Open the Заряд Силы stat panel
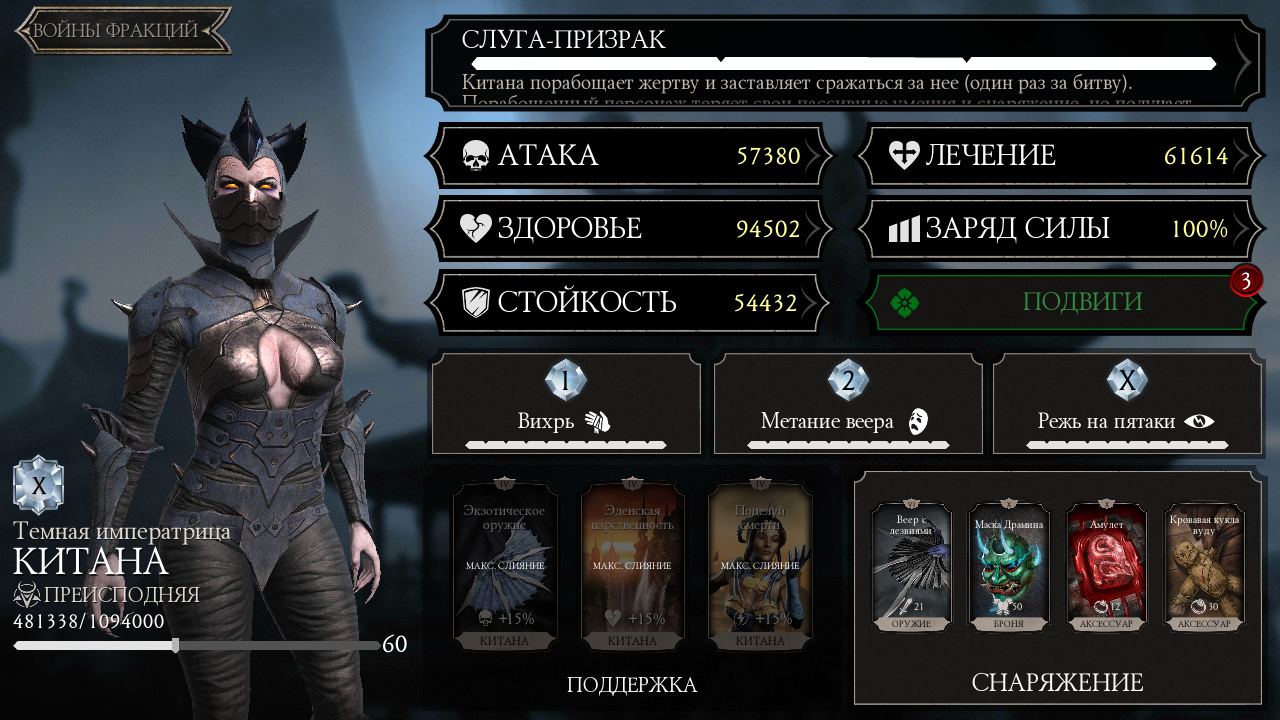 tap(1056, 229)
